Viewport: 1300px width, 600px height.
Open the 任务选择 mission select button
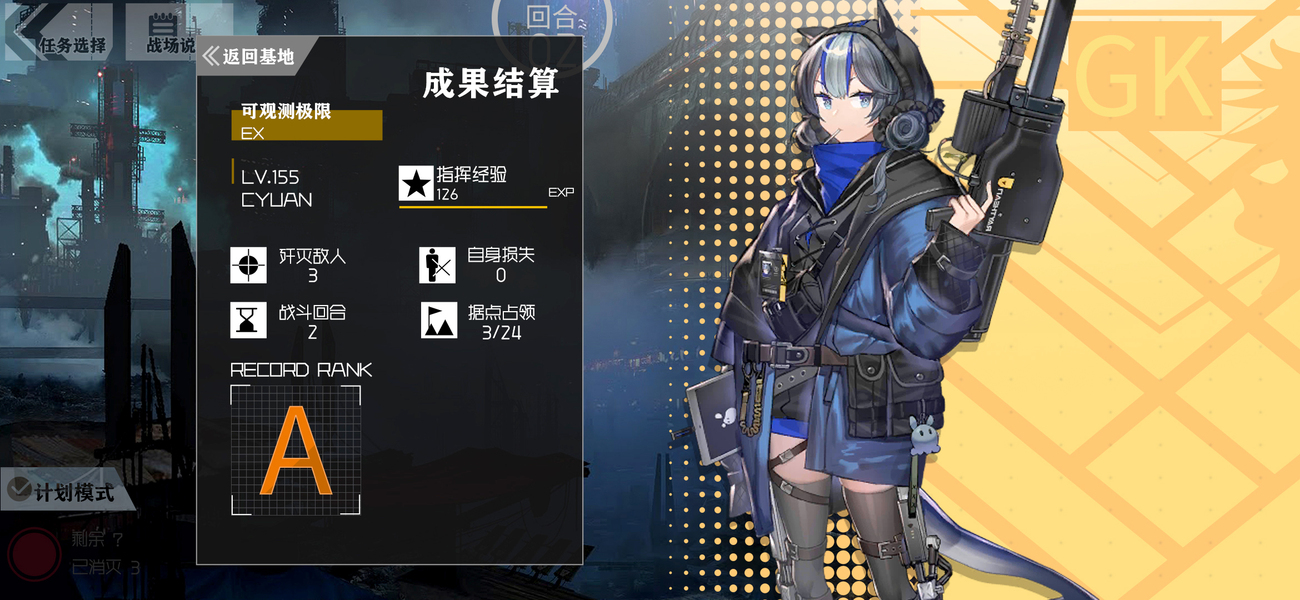[58, 32]
